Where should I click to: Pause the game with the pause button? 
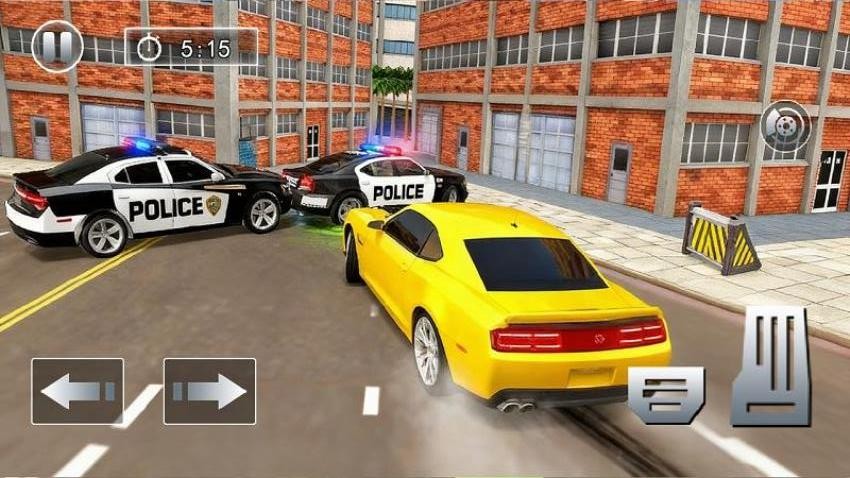click(57, 45)
